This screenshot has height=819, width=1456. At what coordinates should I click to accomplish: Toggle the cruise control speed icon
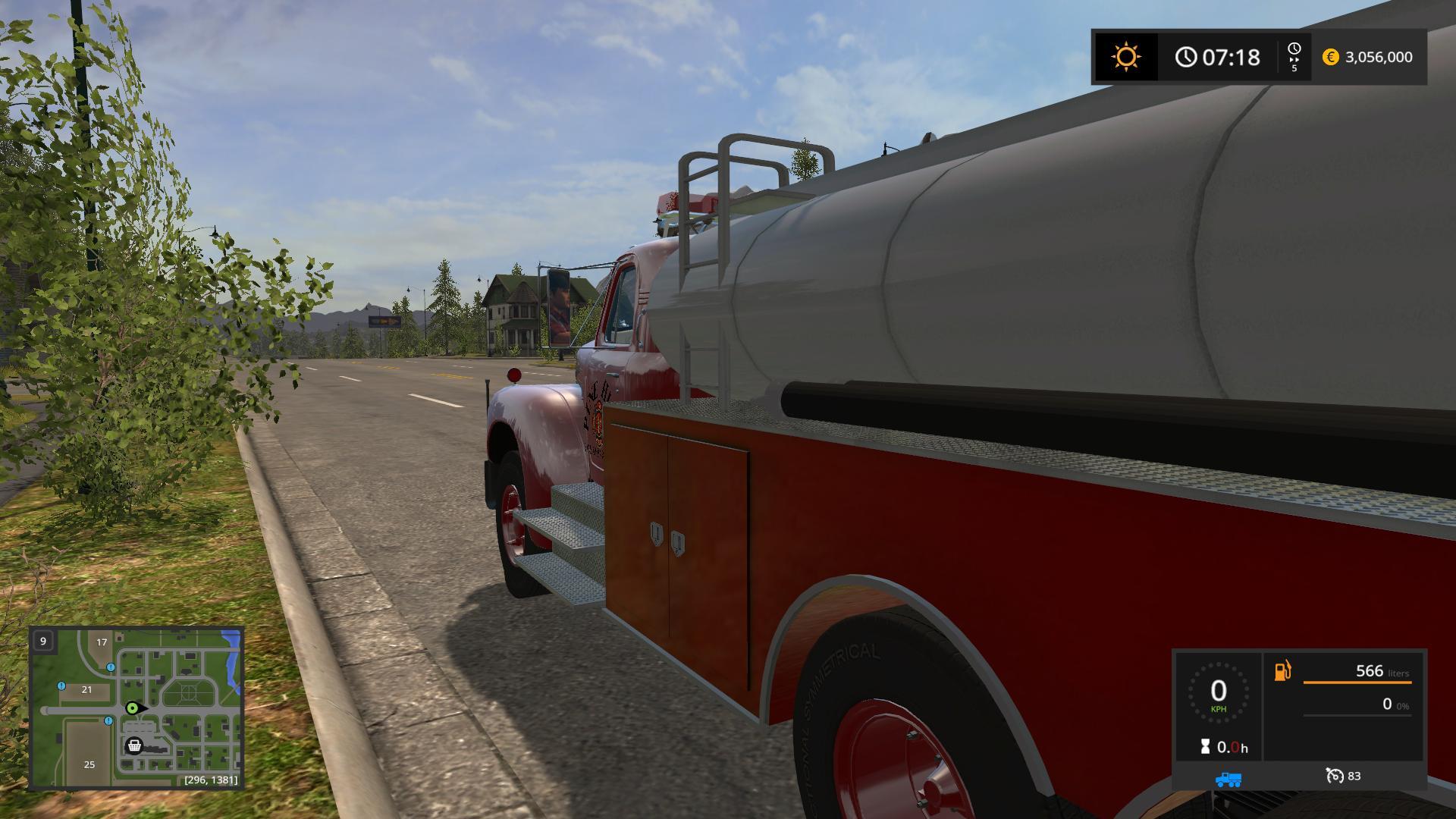(x=1334, y=776)
